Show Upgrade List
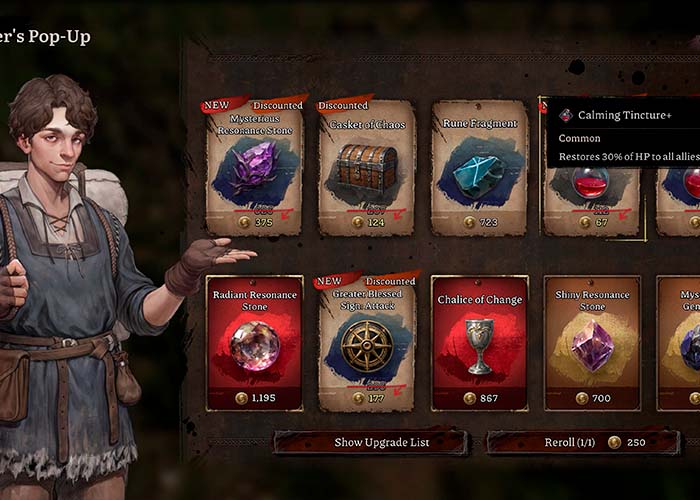700x500 pixels. click(x=370, y=442)
